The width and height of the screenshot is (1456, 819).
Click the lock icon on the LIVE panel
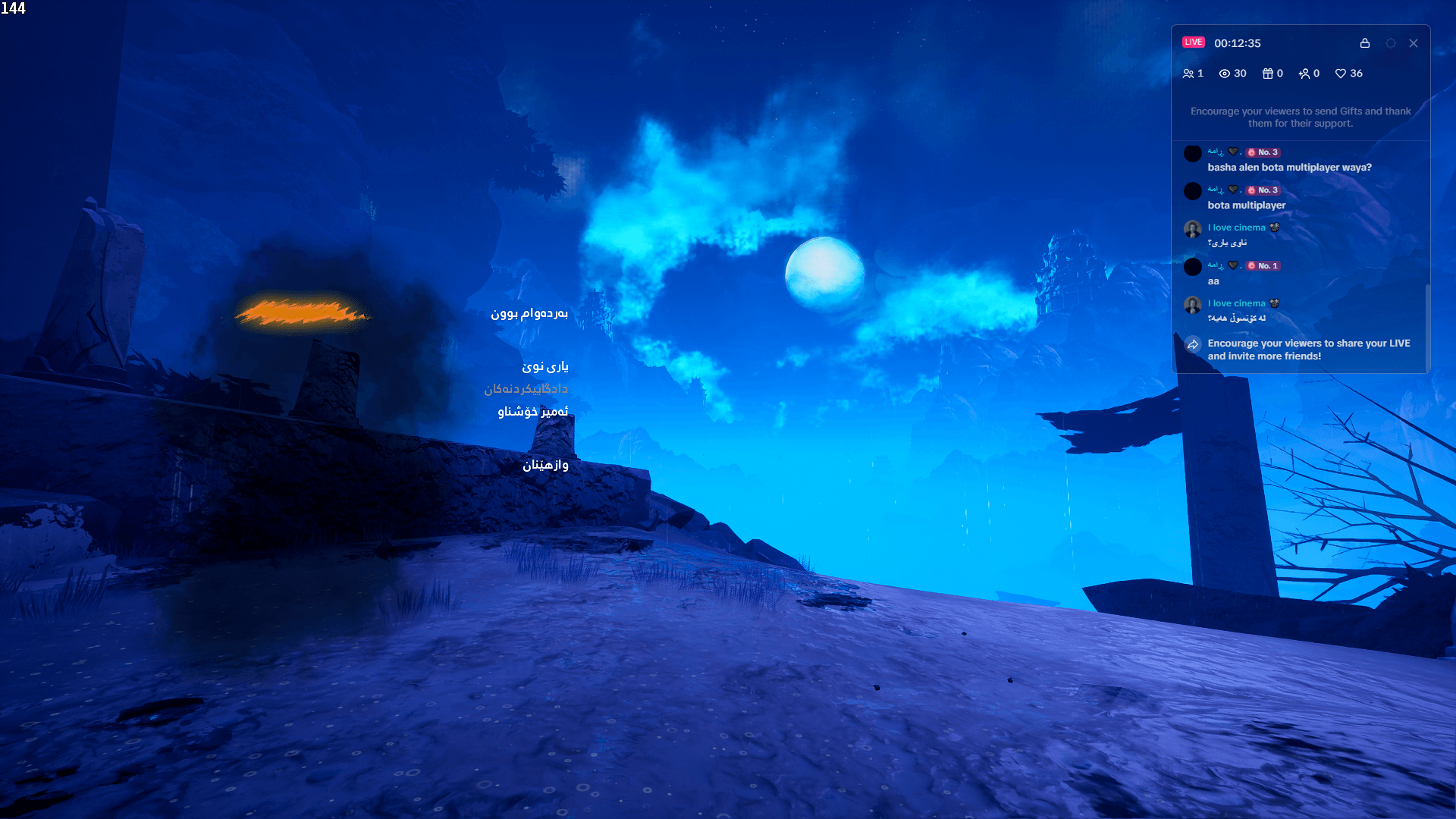1365,43
